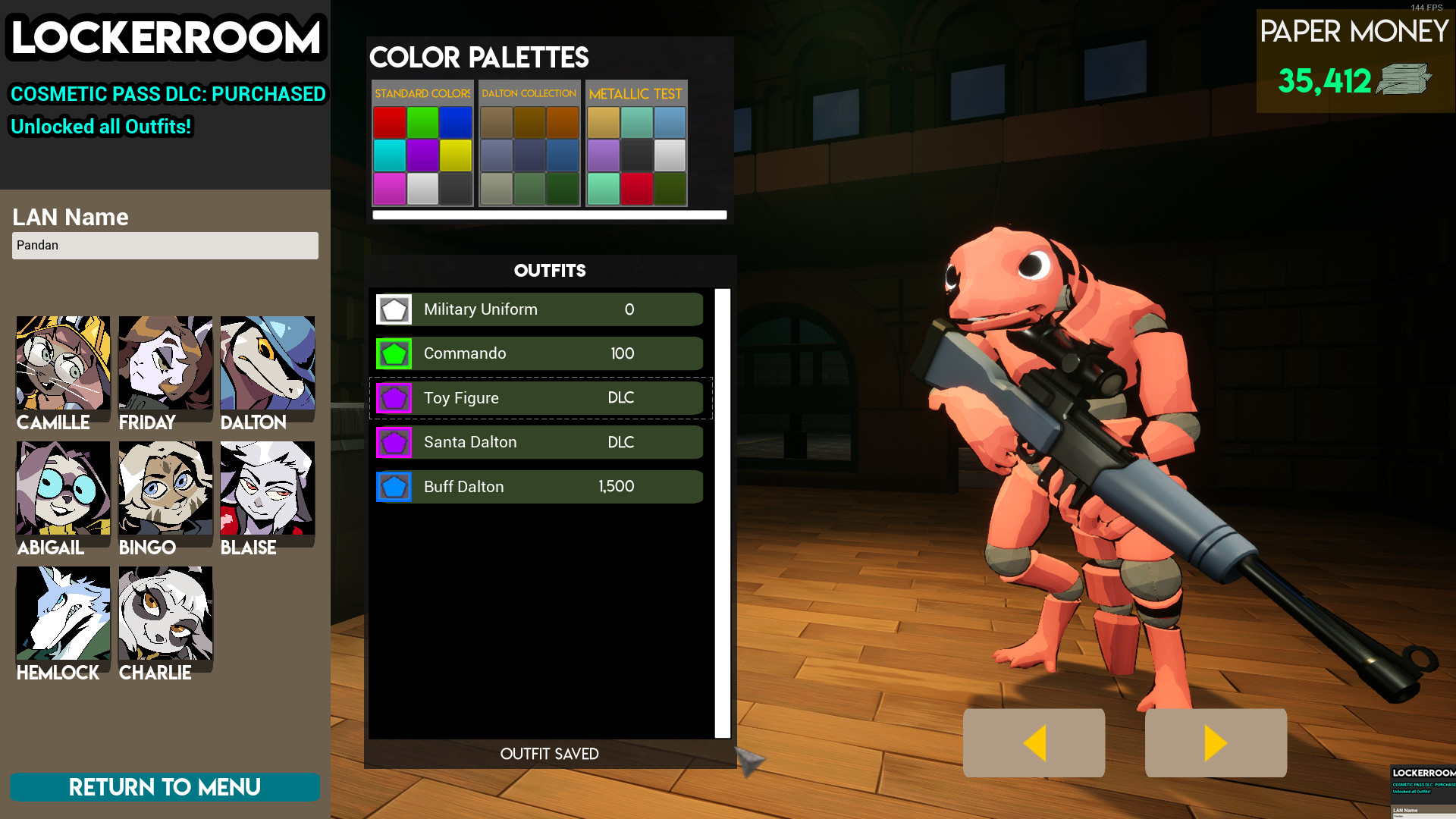Click the Return to Menu button
1456x819 pixels.
(165, 787)
